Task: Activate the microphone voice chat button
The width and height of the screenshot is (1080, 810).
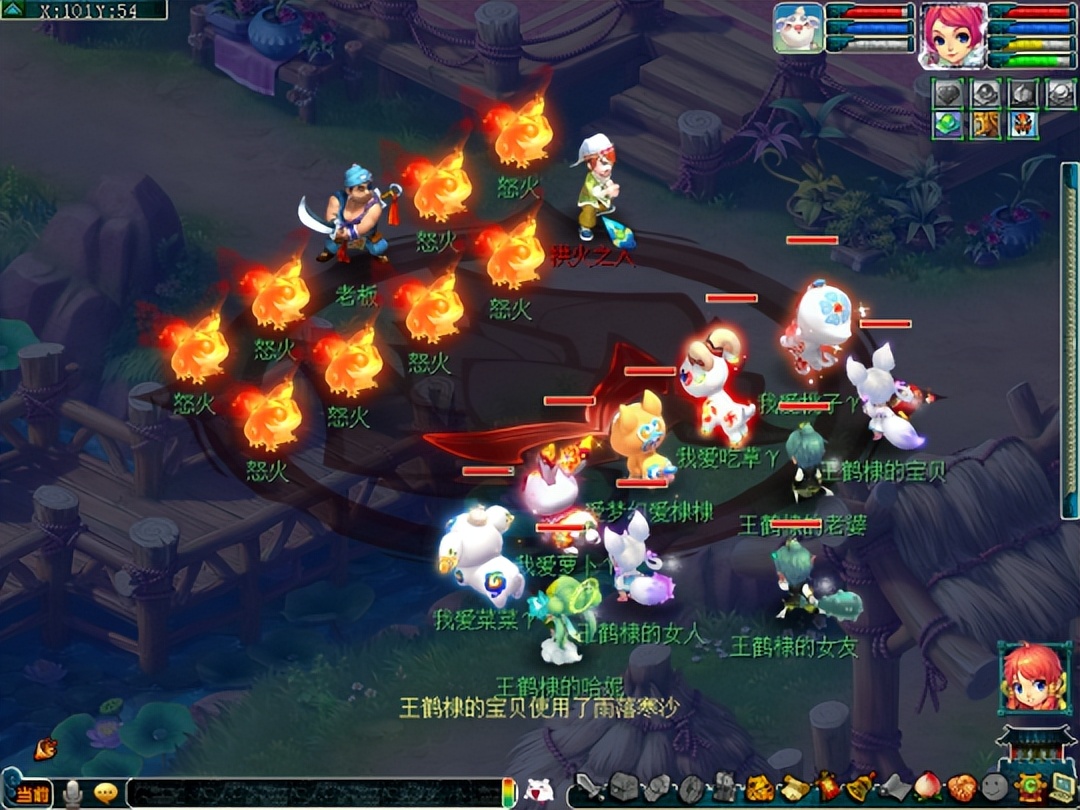Action: point(72,795)
